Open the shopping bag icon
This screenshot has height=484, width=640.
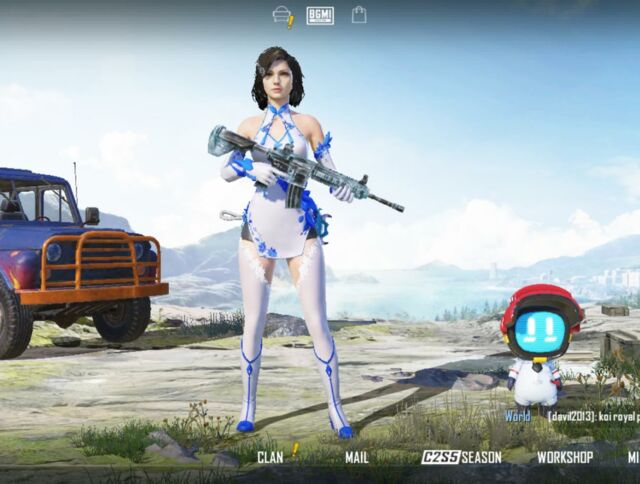point(359,15)
